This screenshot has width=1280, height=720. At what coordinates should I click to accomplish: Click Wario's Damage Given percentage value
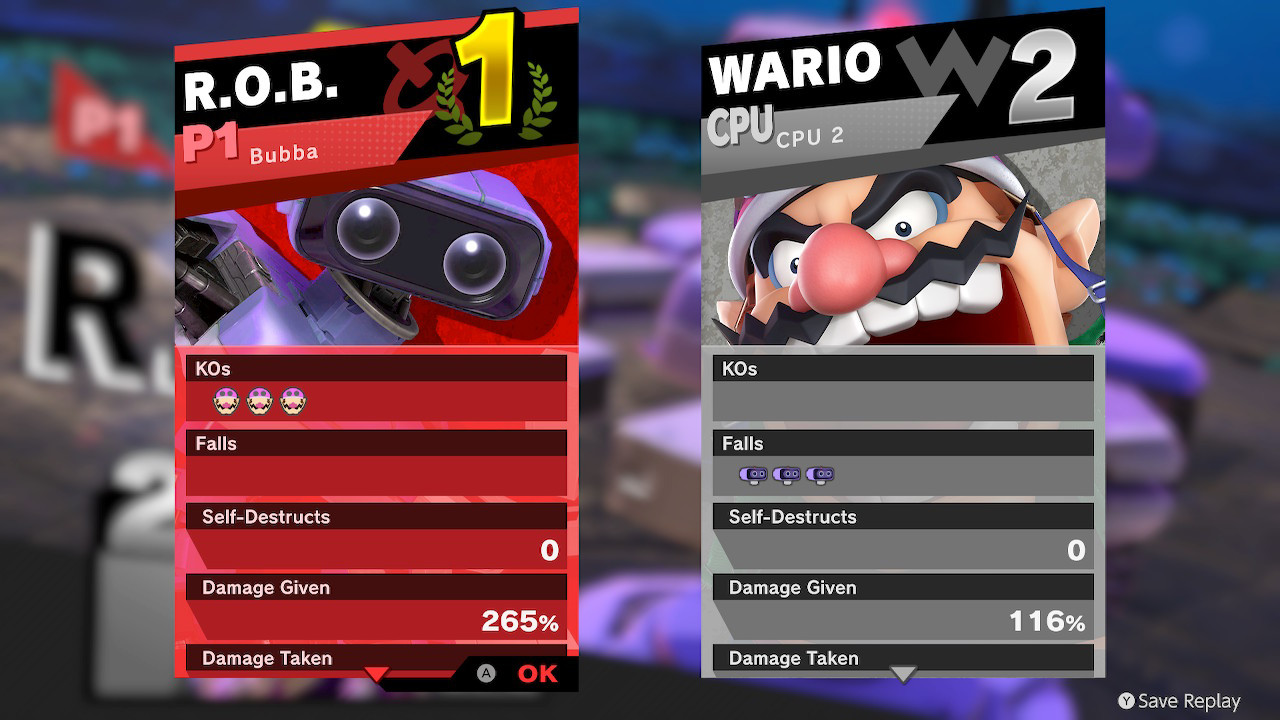[1044, 621]
